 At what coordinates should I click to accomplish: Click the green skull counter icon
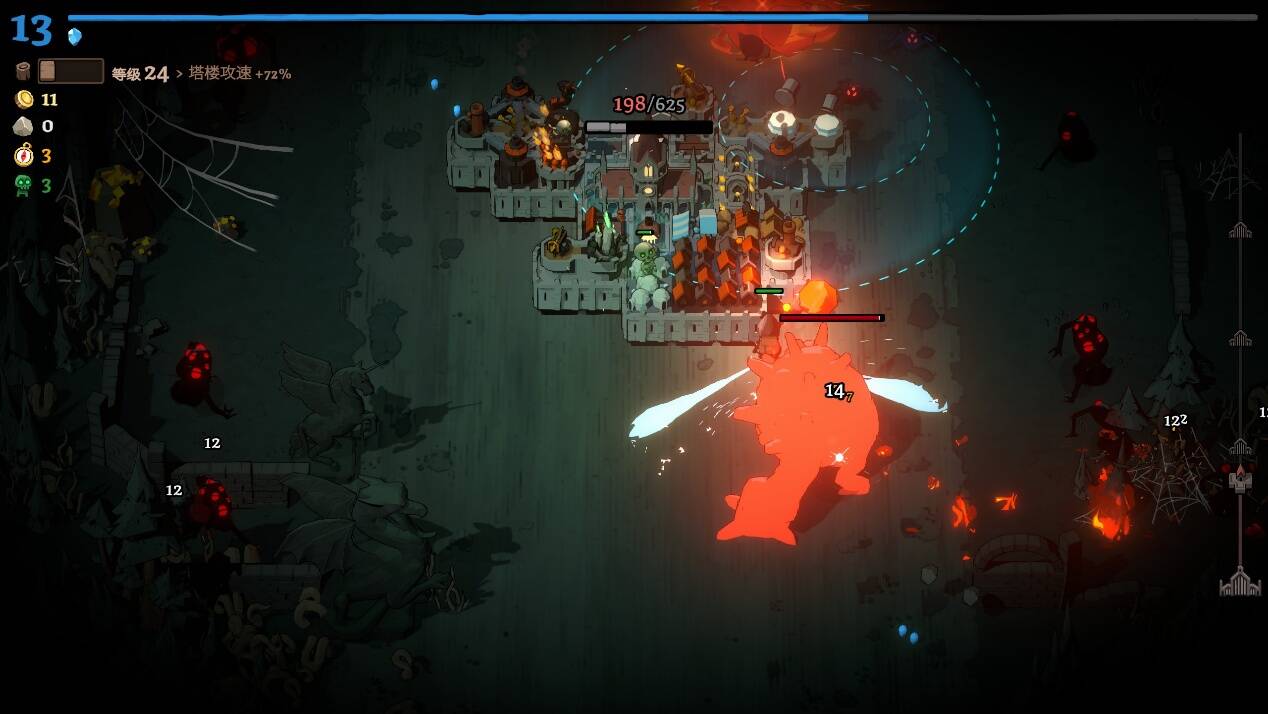coord(23,185)
